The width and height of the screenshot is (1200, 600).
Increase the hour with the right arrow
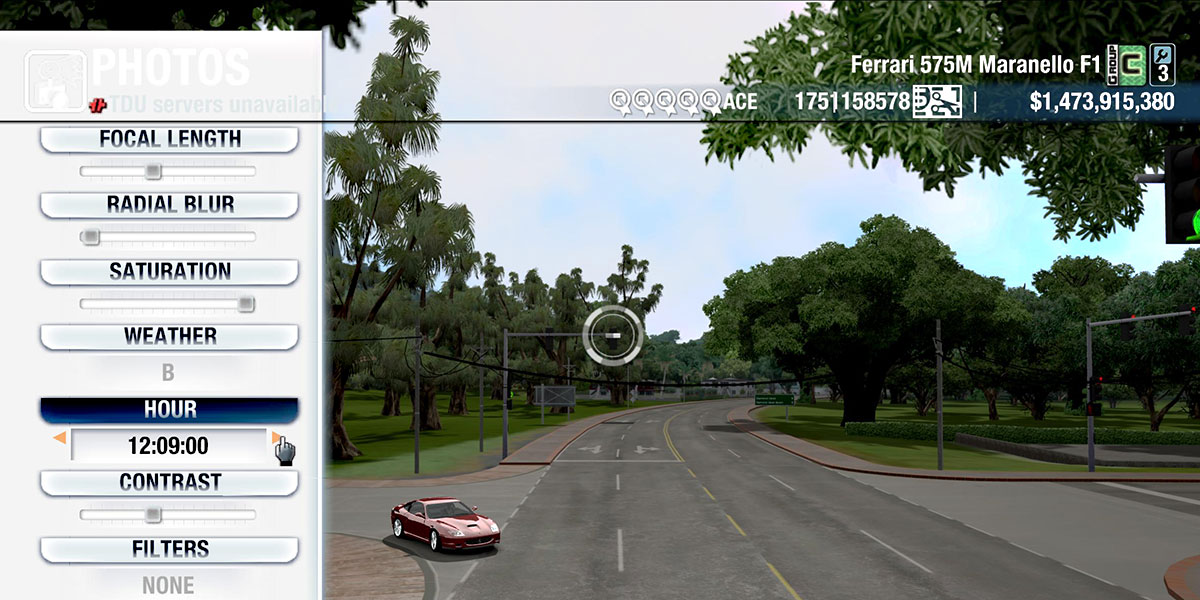(276, 438)
